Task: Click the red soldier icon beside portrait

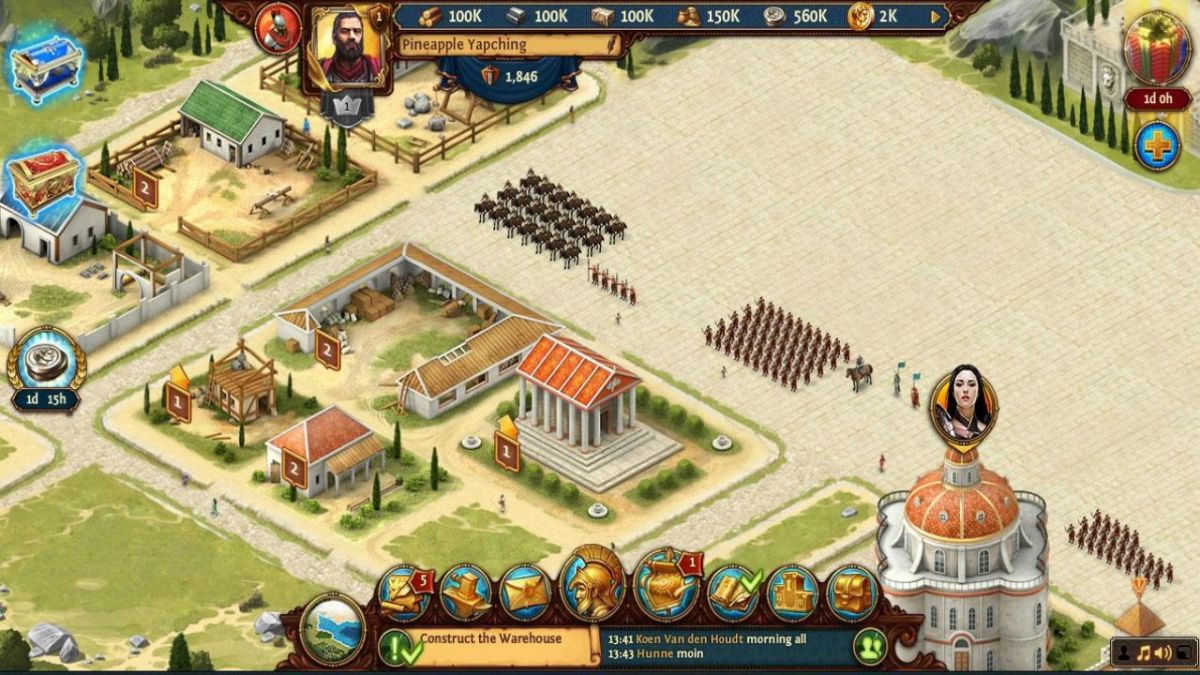Action: coord(277,29)
